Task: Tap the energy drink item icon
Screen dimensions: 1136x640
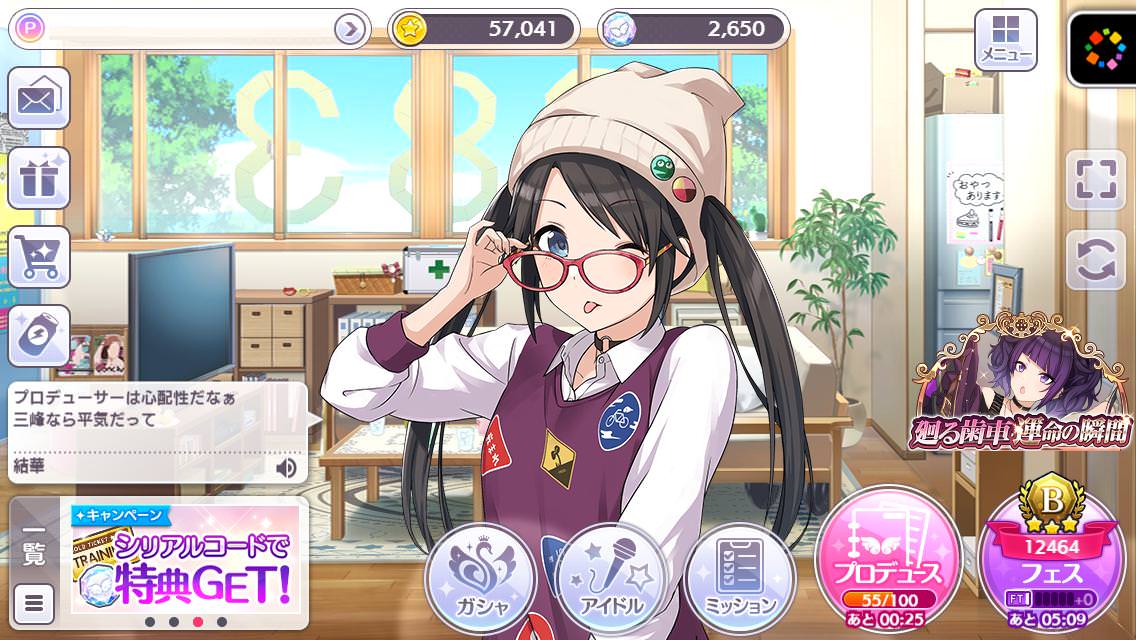Action: pos(39,335)
